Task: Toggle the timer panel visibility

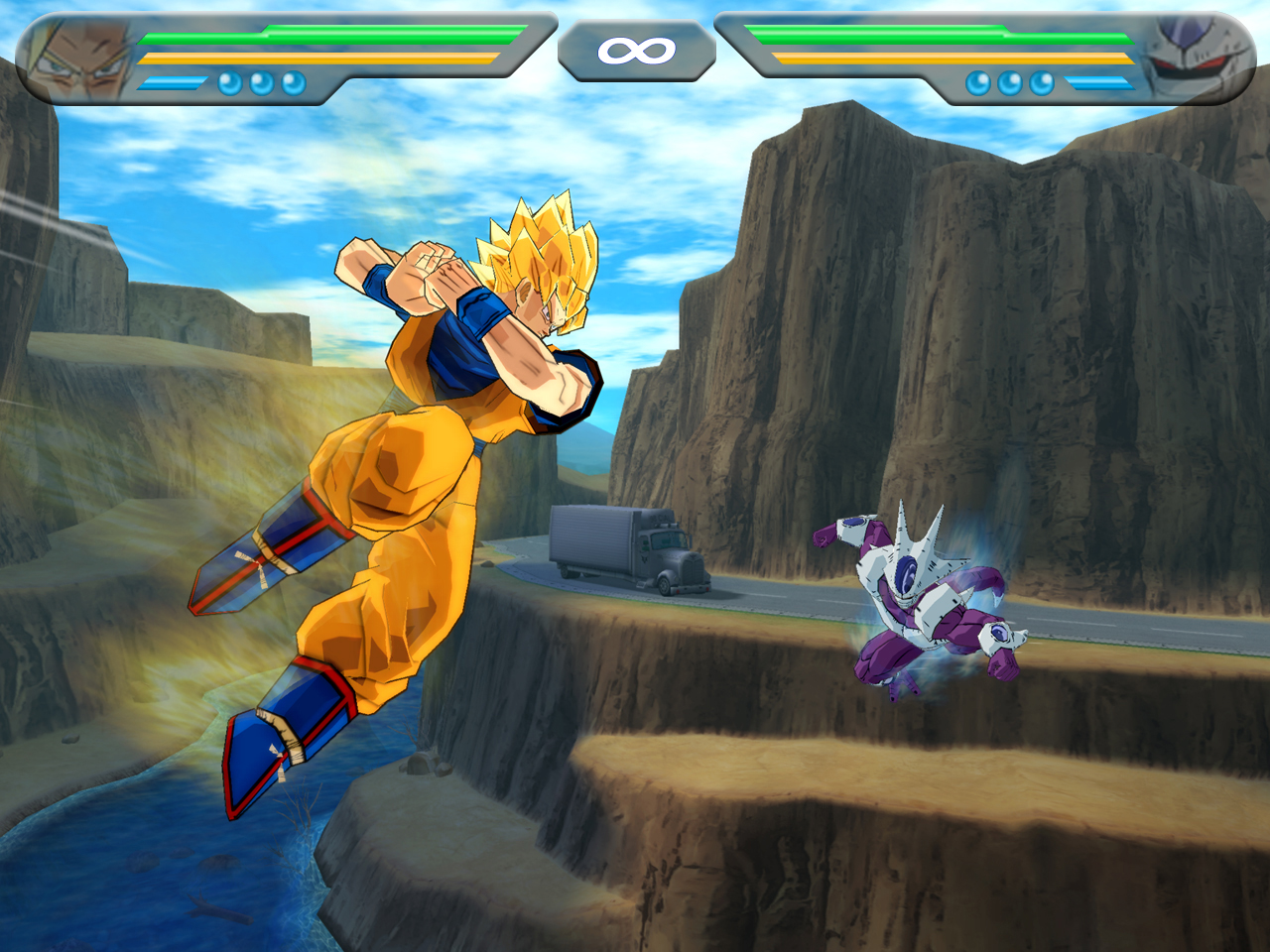Action: pos(635,50)
